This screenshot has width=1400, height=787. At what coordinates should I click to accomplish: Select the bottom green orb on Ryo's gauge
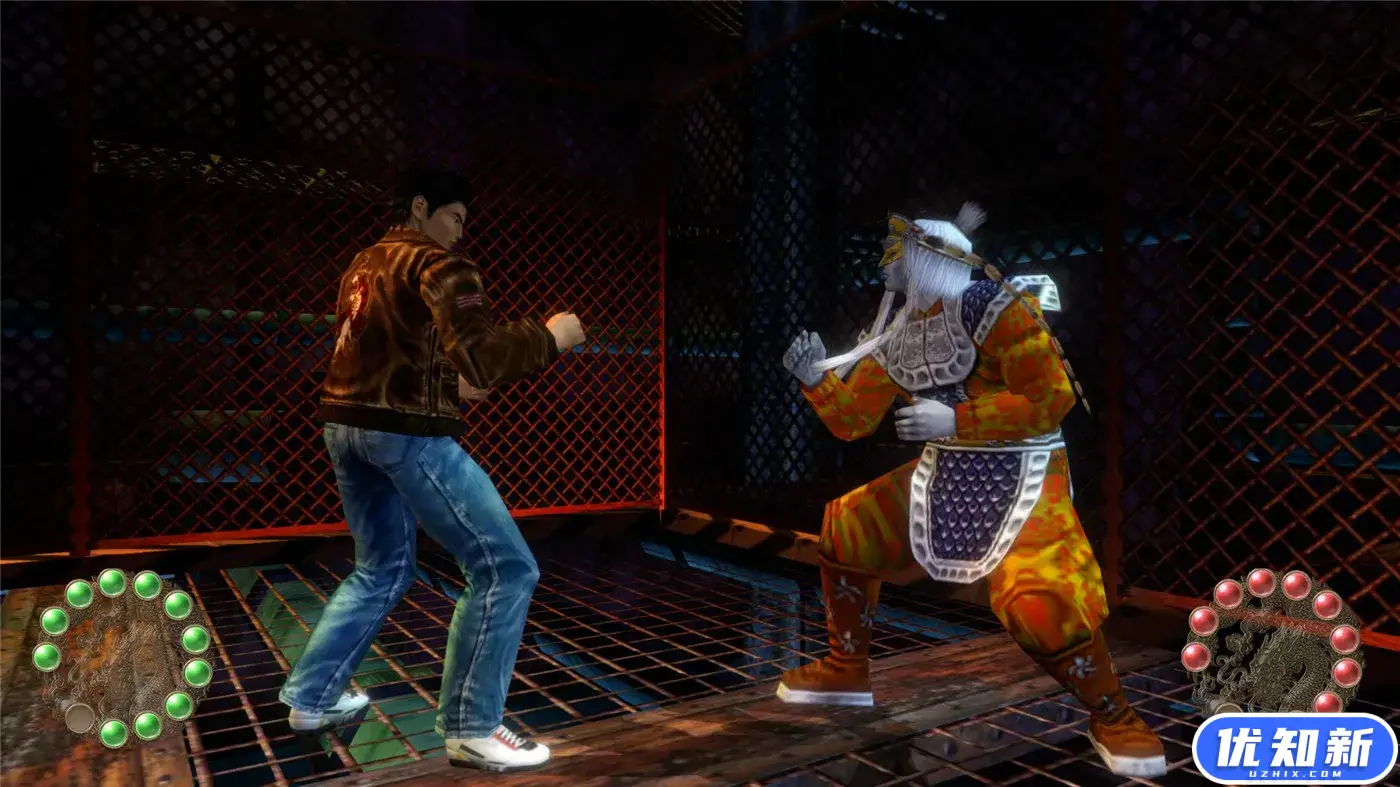(x=115, y=733)
